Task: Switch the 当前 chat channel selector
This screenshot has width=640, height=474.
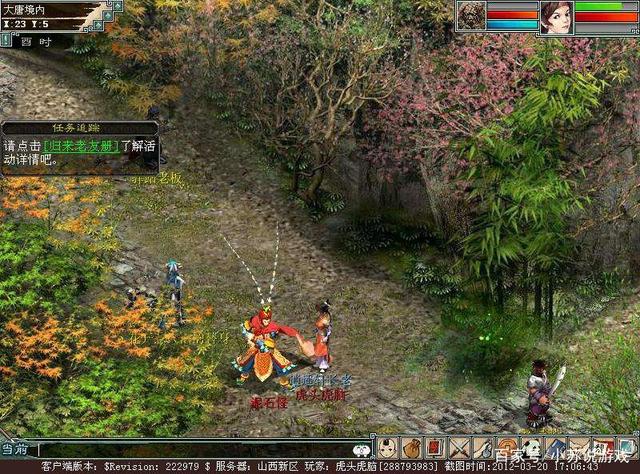Action: [x=15, y=450]
